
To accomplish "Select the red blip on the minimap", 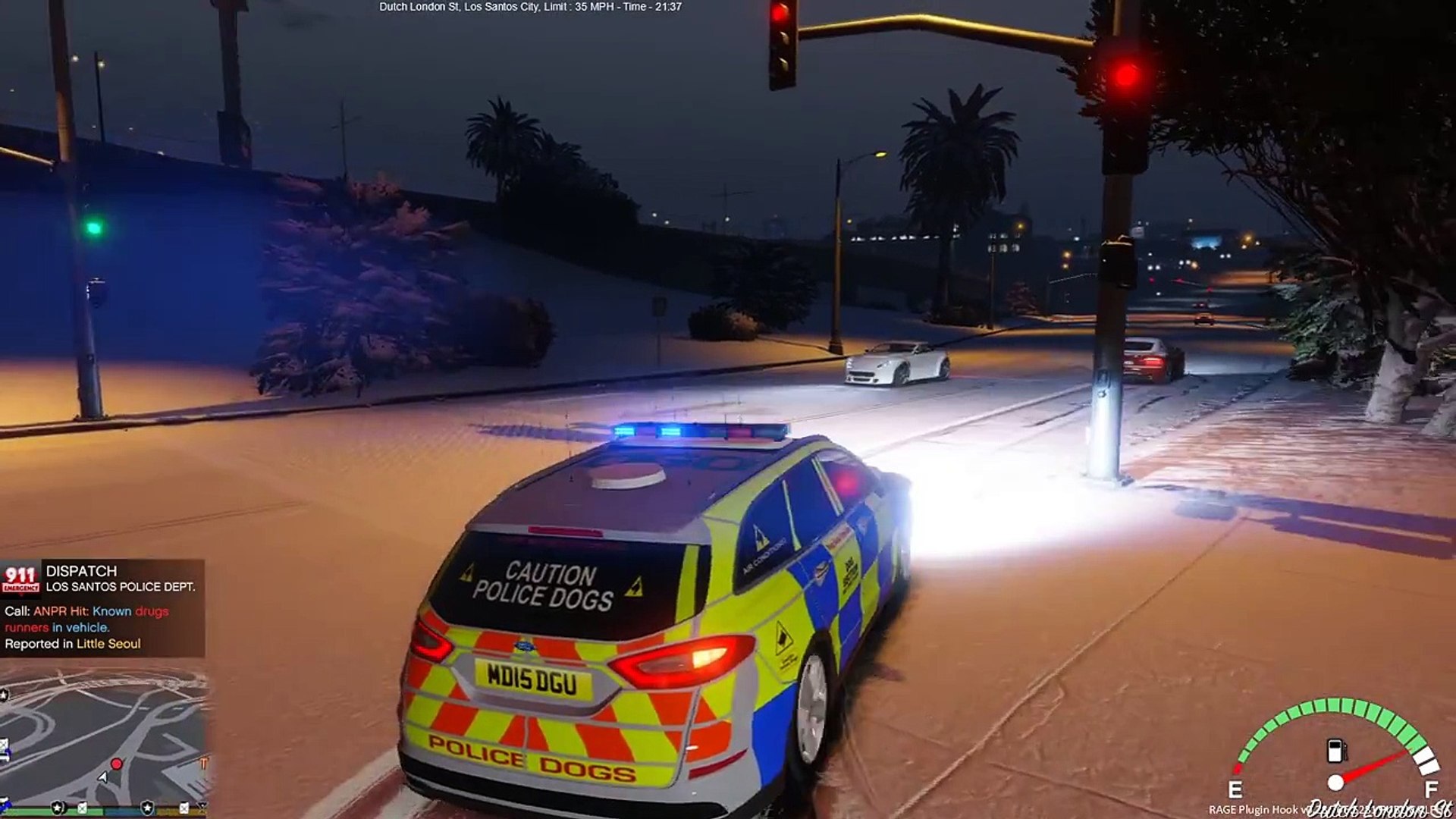I will [117, 763].
